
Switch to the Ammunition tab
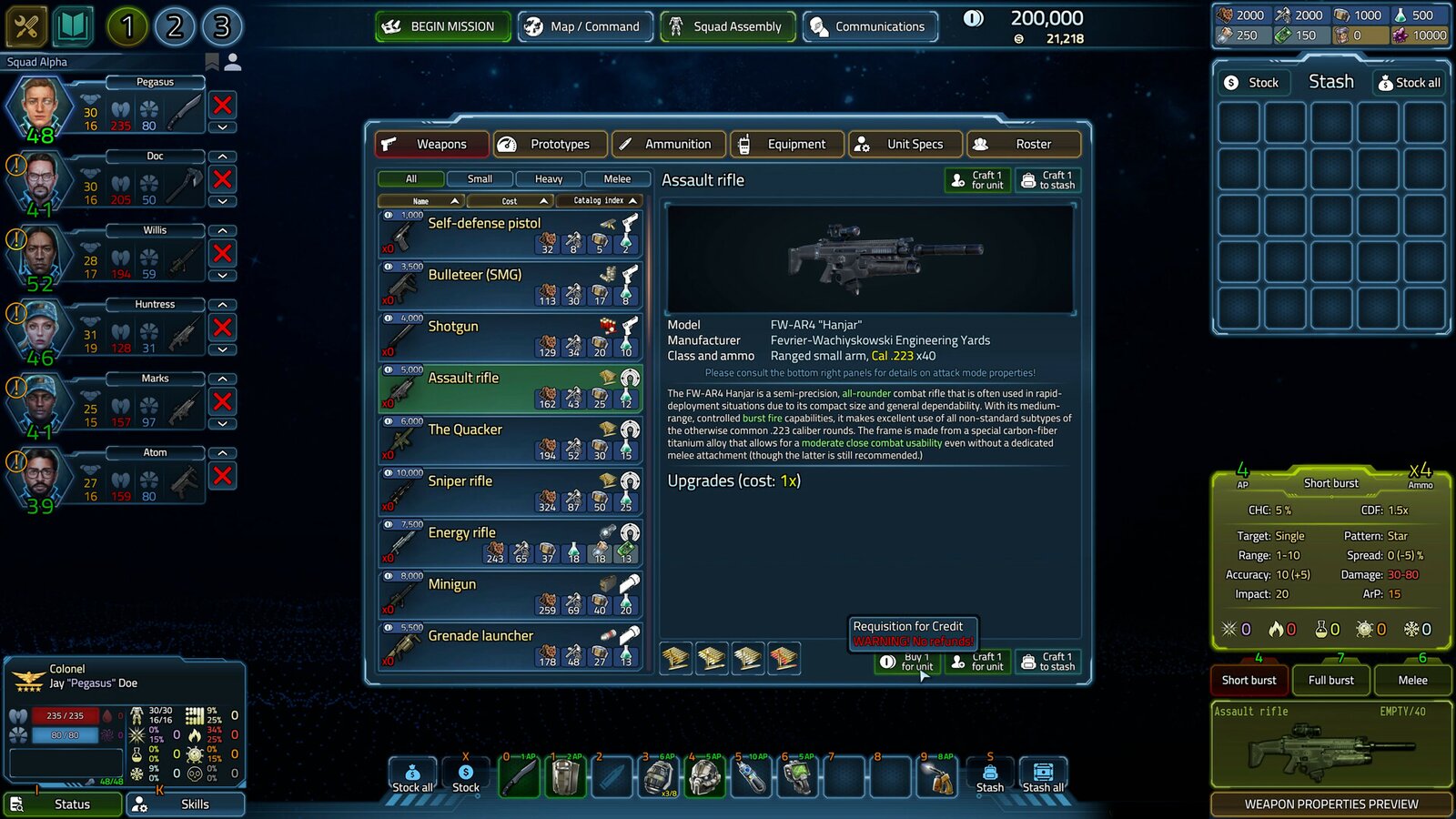pyautogui.click(x=668, y=144)
